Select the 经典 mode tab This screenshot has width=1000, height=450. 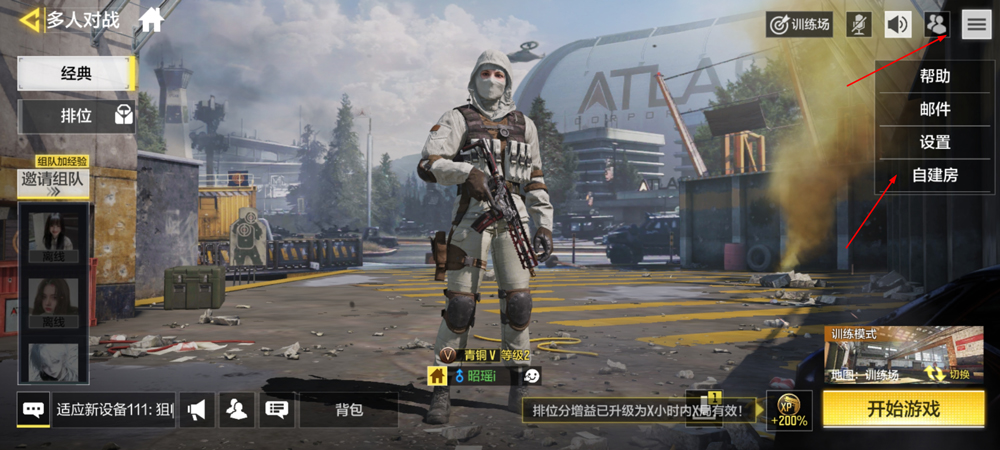click(x=76, y=73)
